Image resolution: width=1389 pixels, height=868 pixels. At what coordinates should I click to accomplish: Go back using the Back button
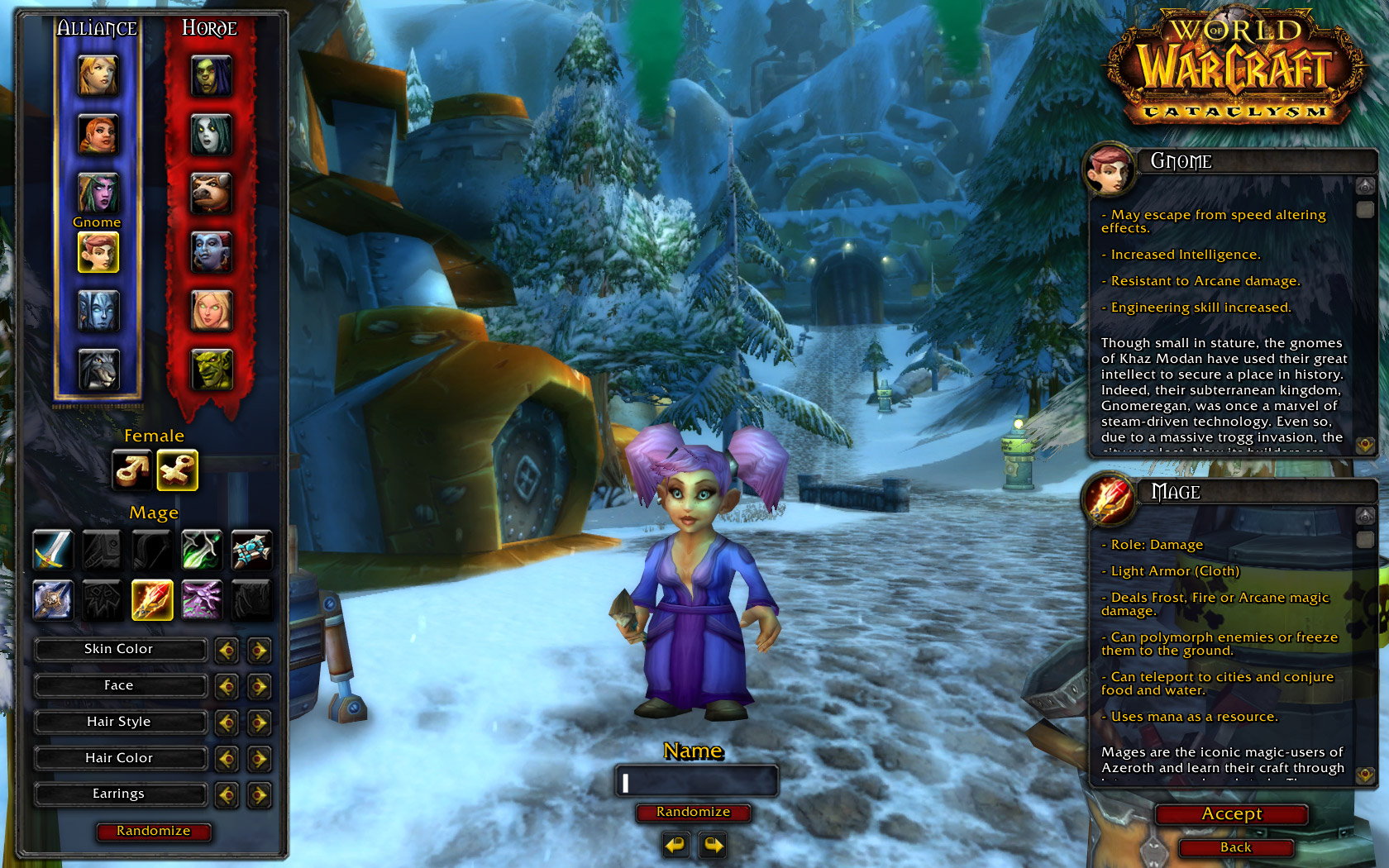[1235, 847]
